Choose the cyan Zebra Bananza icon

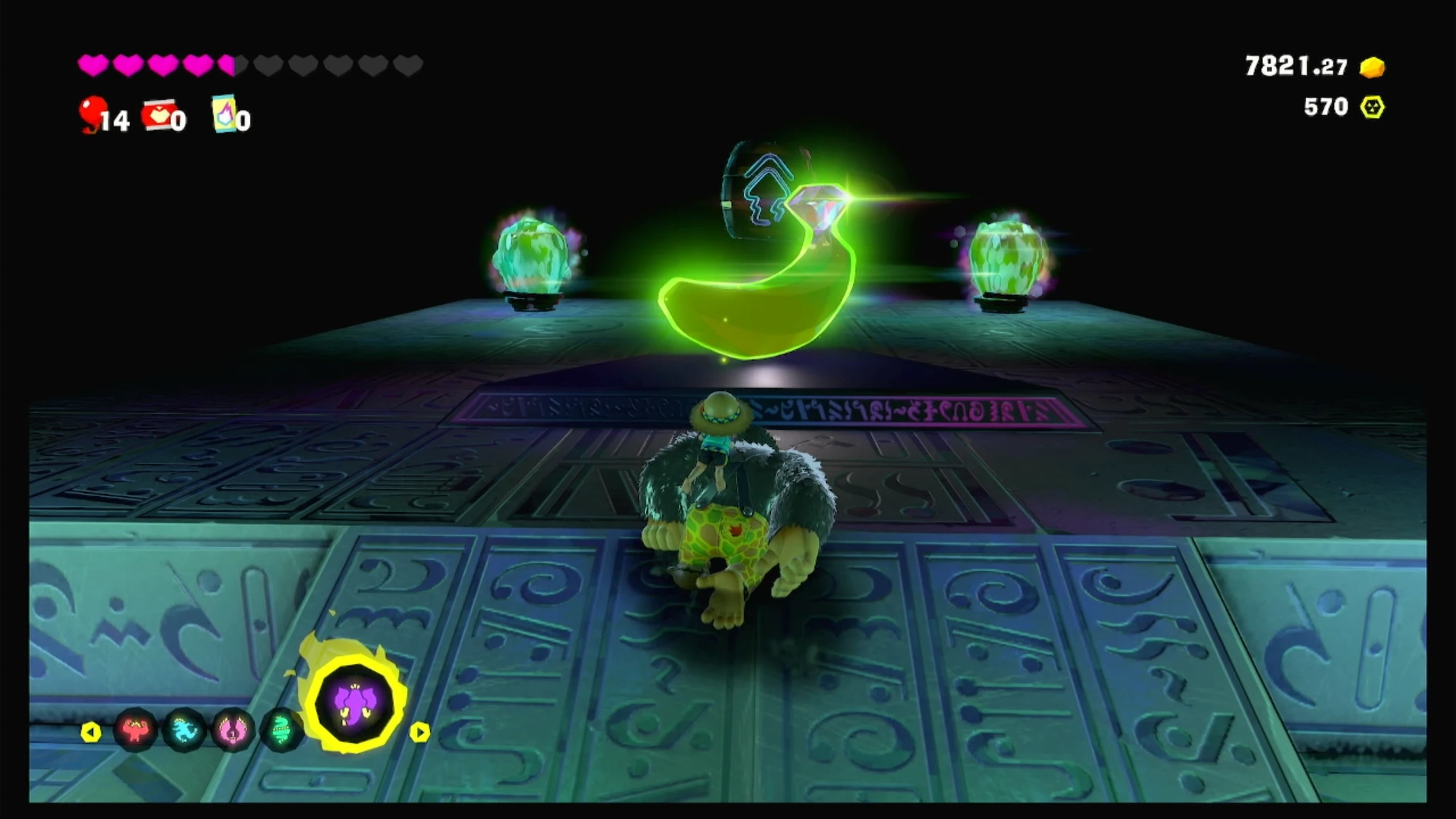(x=184, y=729)
